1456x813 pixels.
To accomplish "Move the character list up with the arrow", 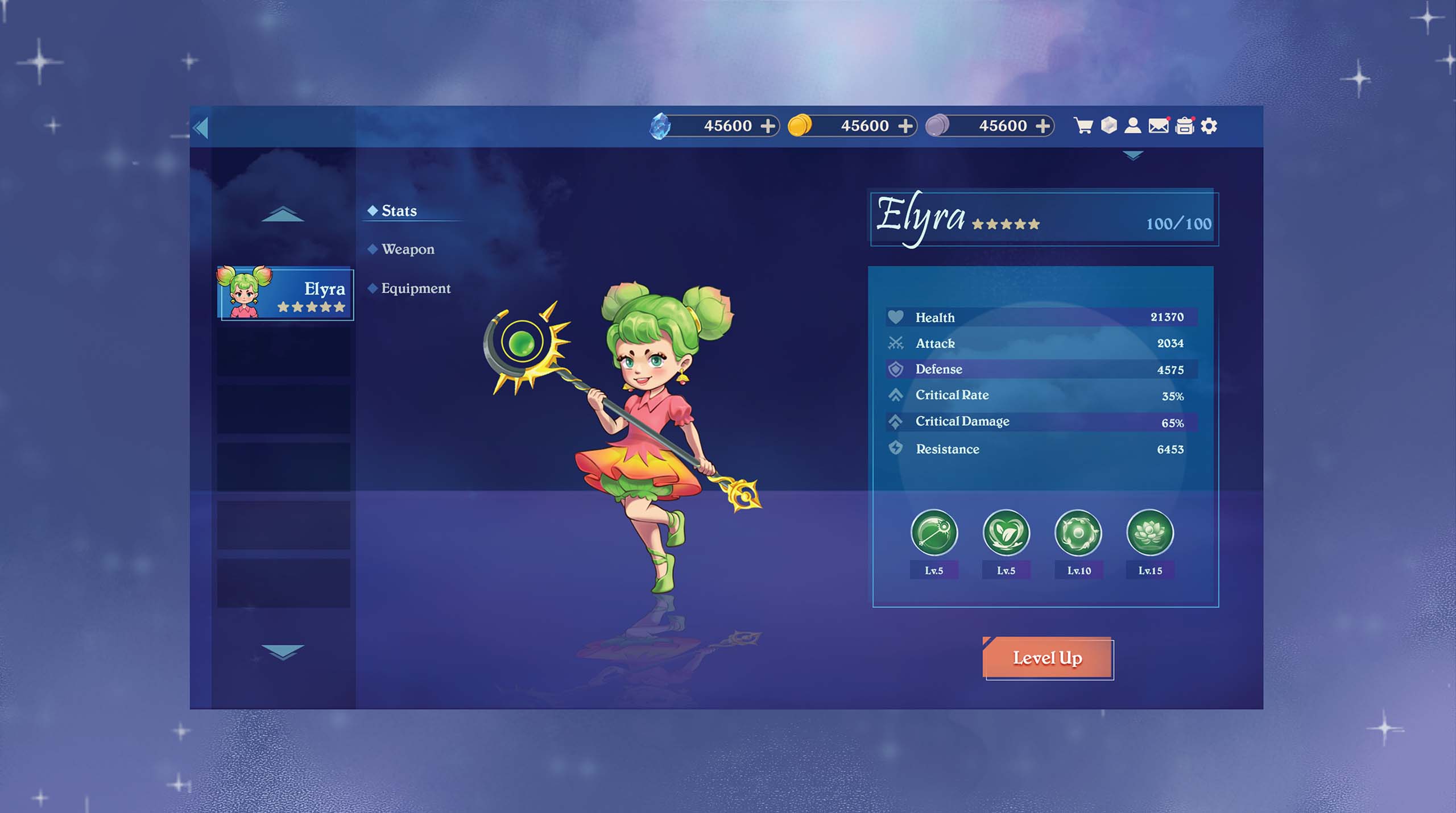I will coord(283,215).
